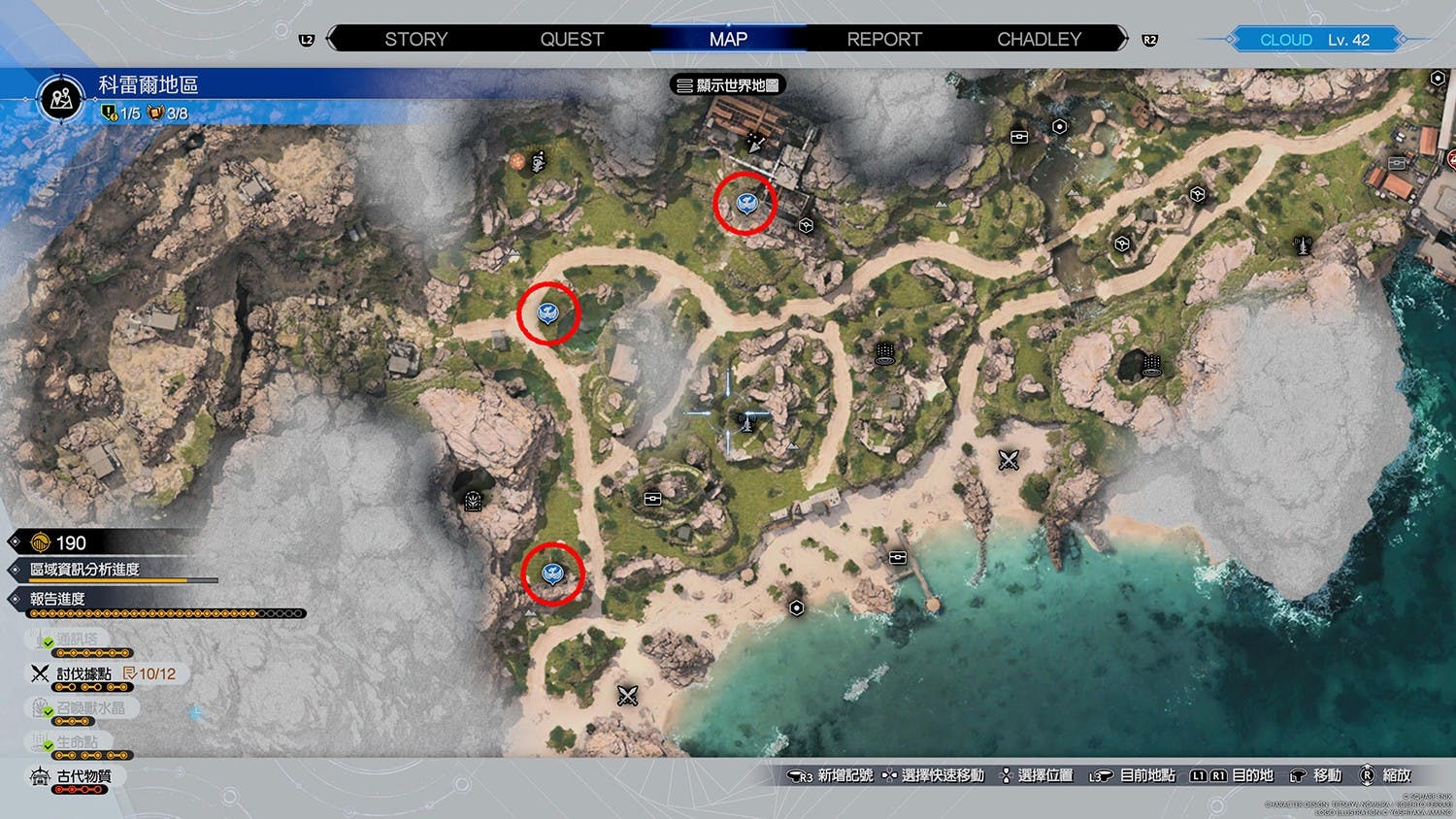The height and width of the screenshot is (819, 1456).
Task: Open the QUEST tab
Action: [572, 39]
